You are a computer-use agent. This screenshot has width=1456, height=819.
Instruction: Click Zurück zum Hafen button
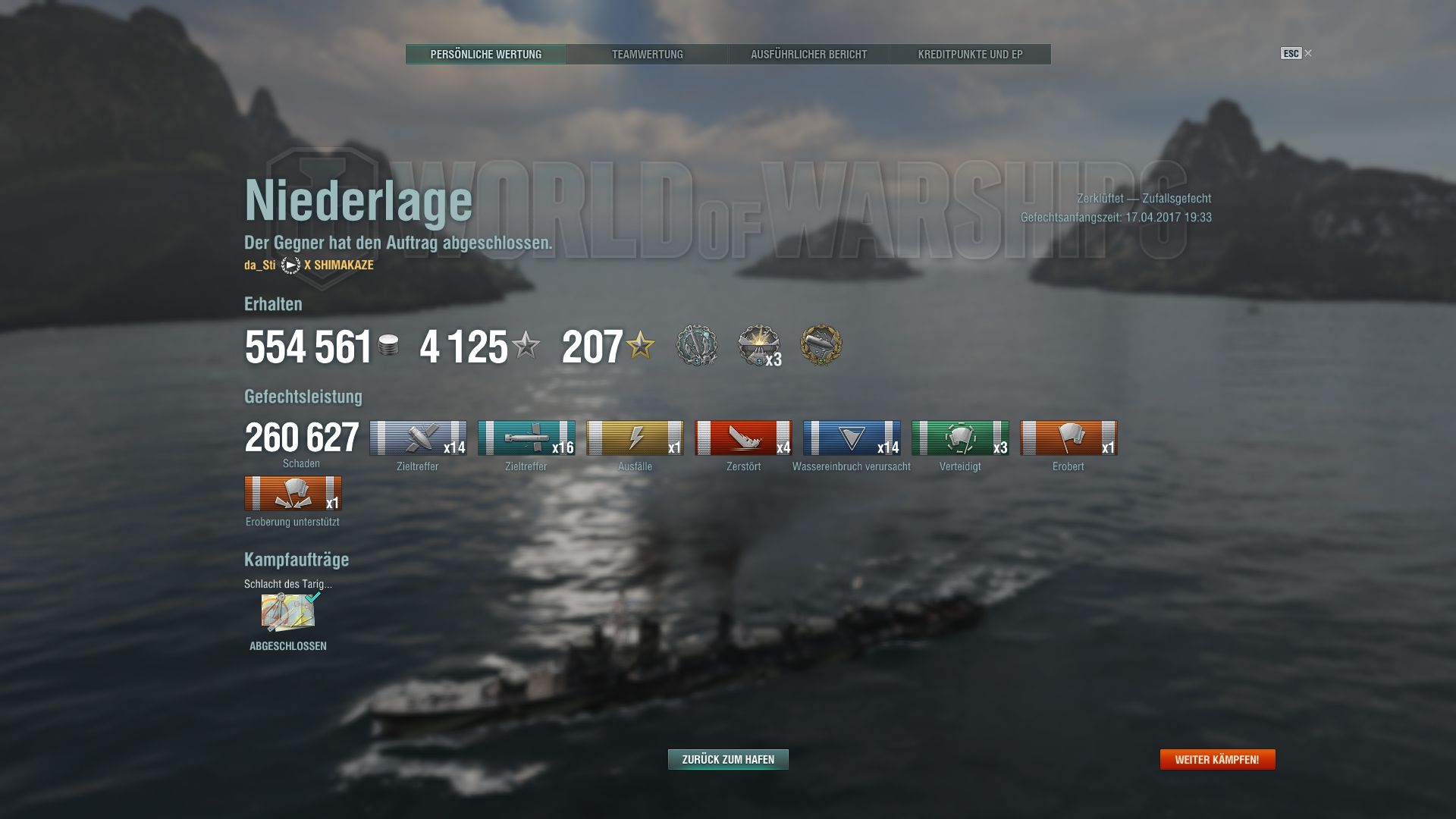[x=728, y=759]
